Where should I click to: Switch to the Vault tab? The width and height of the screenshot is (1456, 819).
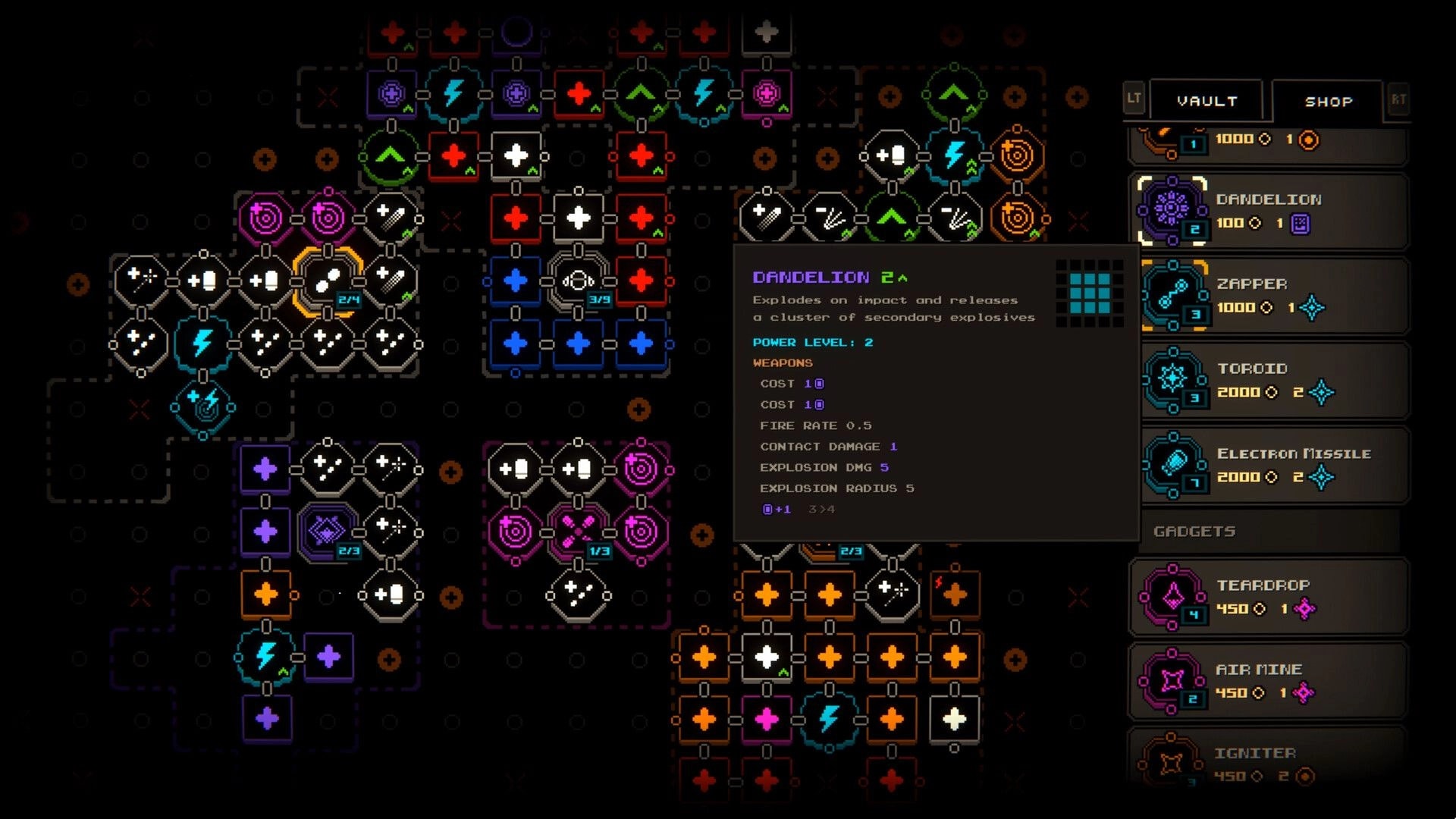[1207, 99]
